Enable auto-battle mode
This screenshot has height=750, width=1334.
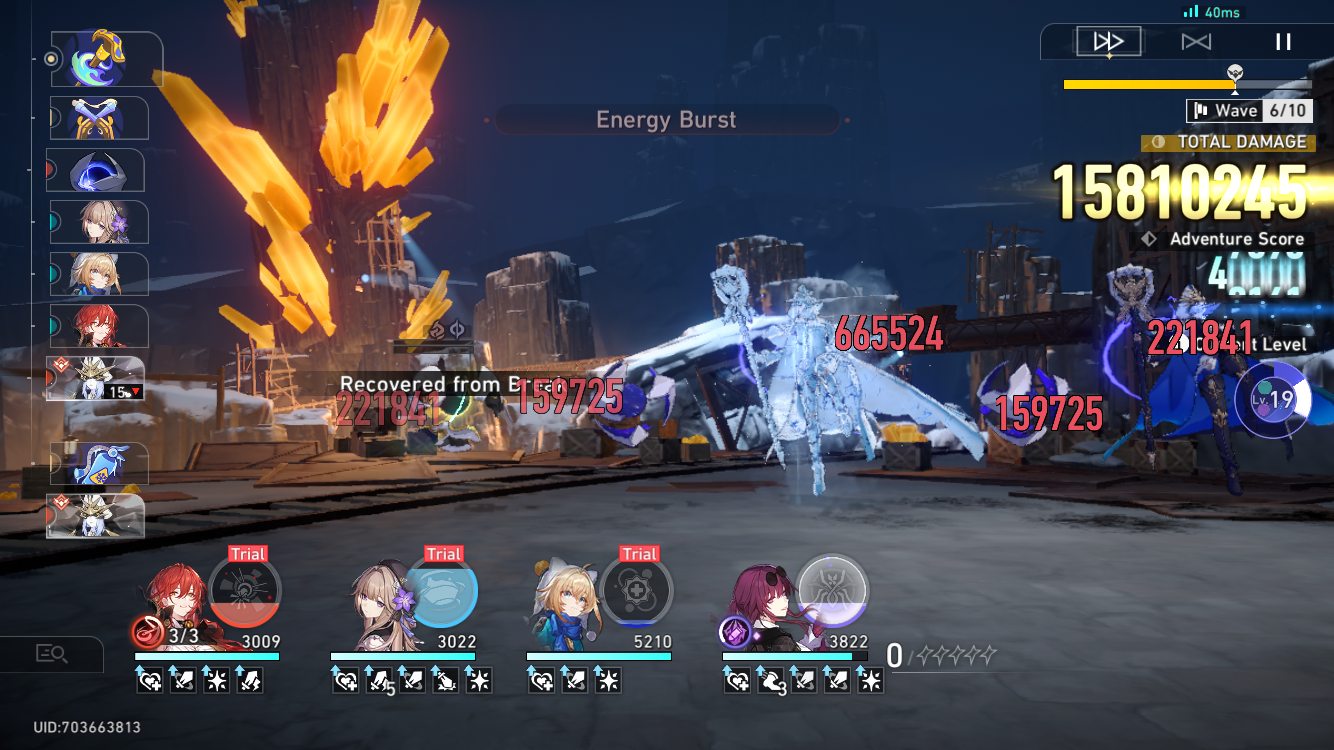[1198, 41]
